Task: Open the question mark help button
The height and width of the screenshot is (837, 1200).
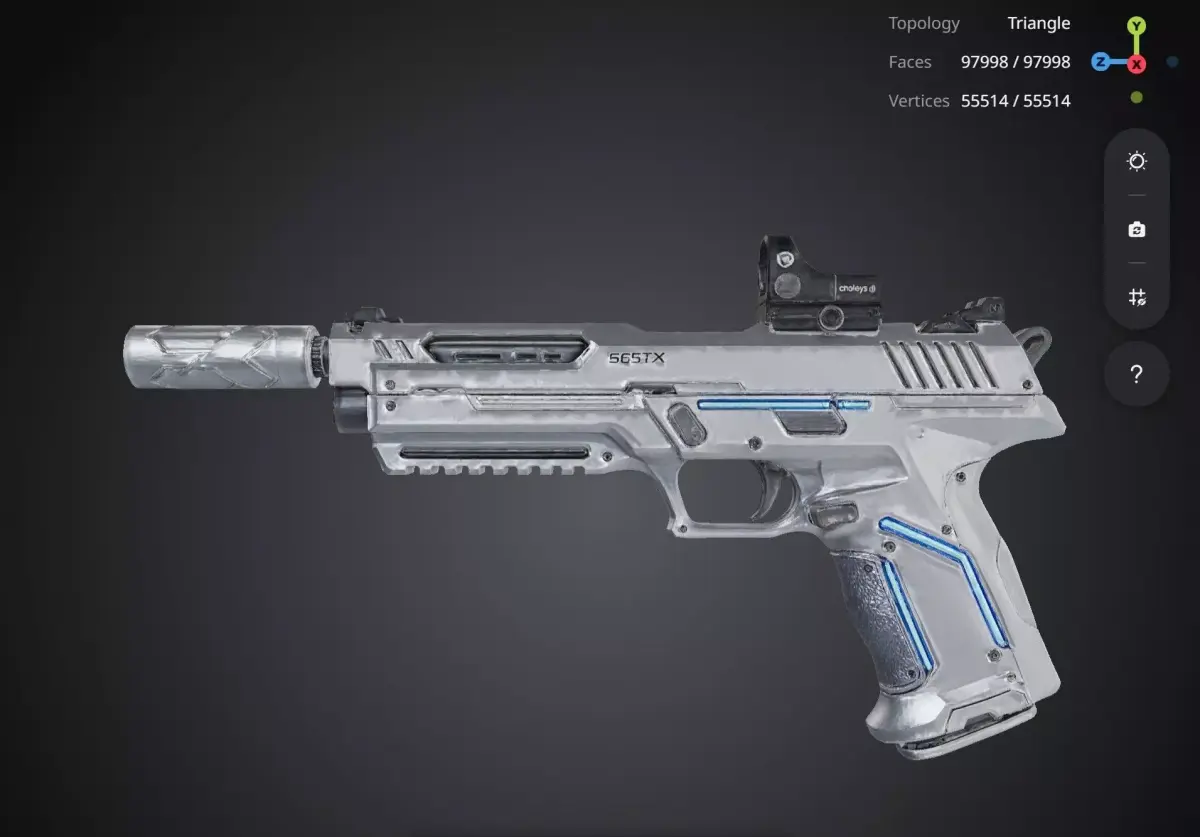Action: [x=1136, y=374]
